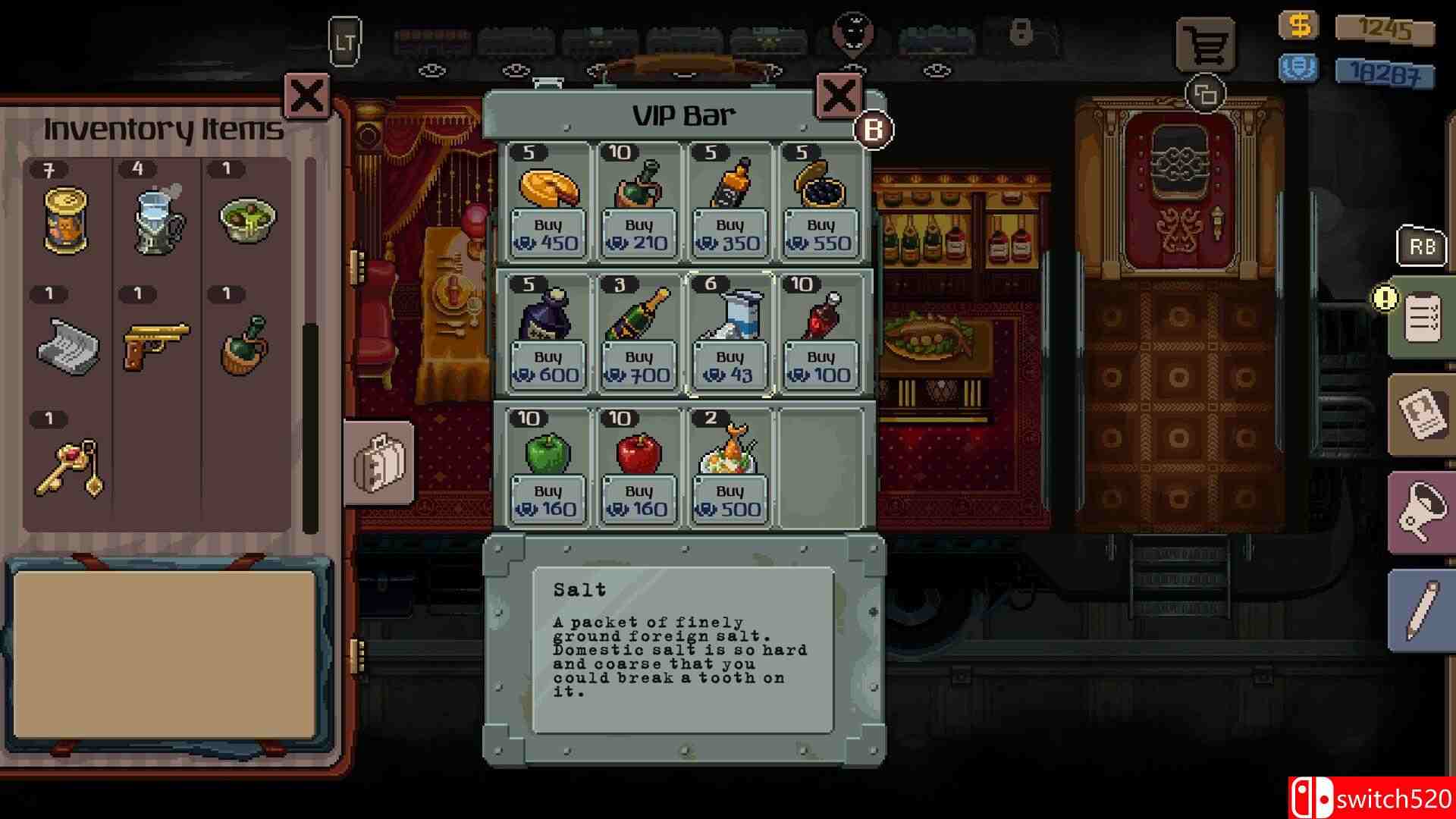
Task: Click the yellow exclamation notification badge
Action: click(1385, 298)
